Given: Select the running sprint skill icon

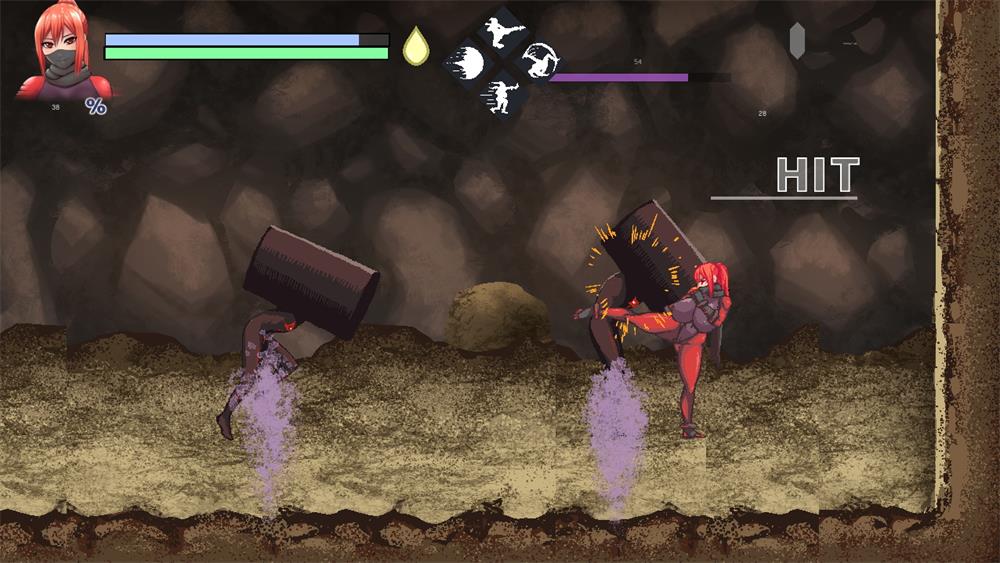Looking at the screenshot, I should (500, 94).
